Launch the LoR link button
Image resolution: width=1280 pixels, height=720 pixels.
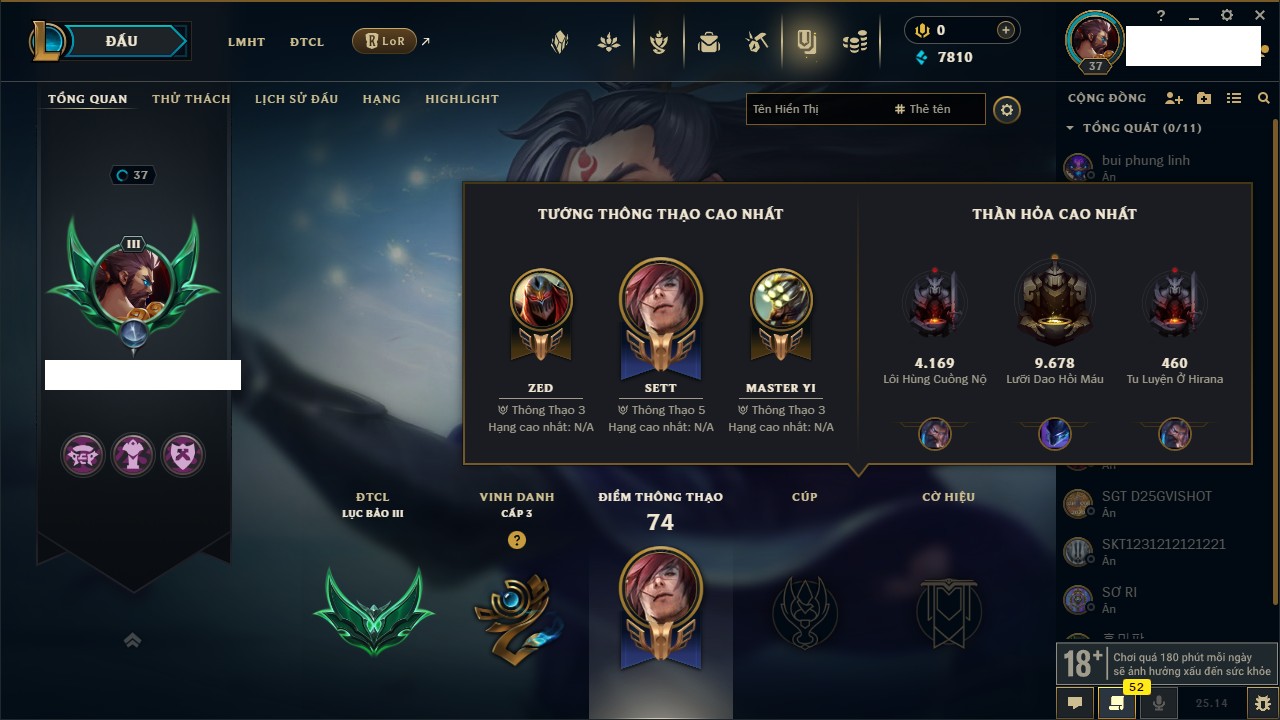tap(385, 42)
